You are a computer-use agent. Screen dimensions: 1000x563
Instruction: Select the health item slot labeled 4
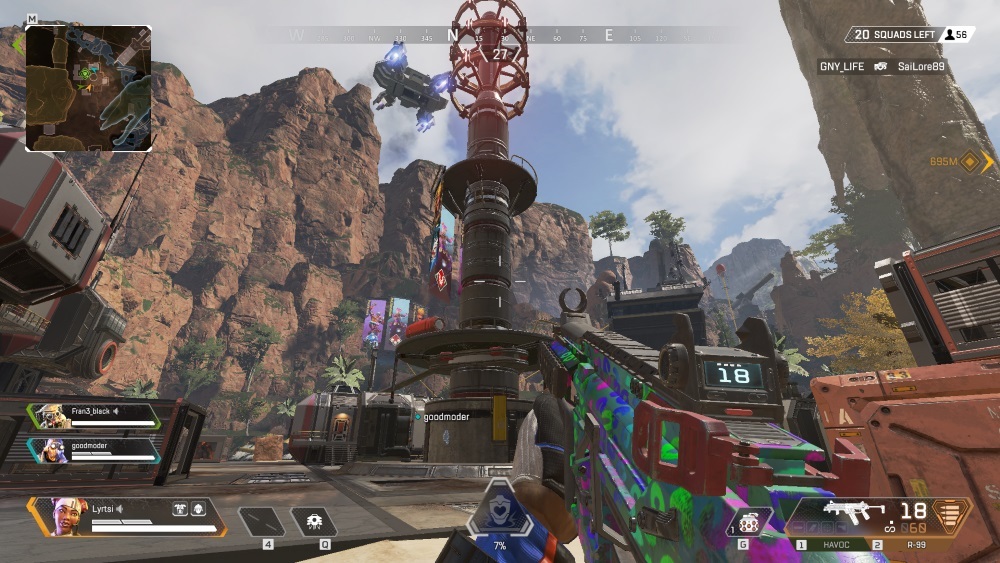tap(262, 521)
